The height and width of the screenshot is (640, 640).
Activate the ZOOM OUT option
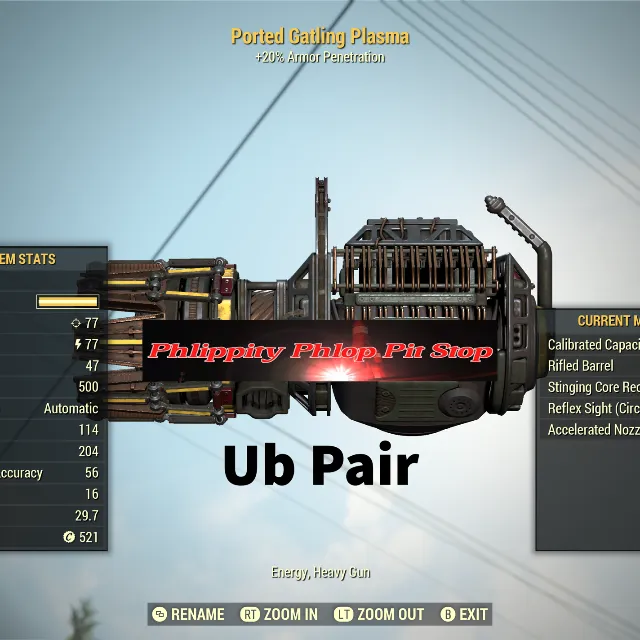(378, 614)
